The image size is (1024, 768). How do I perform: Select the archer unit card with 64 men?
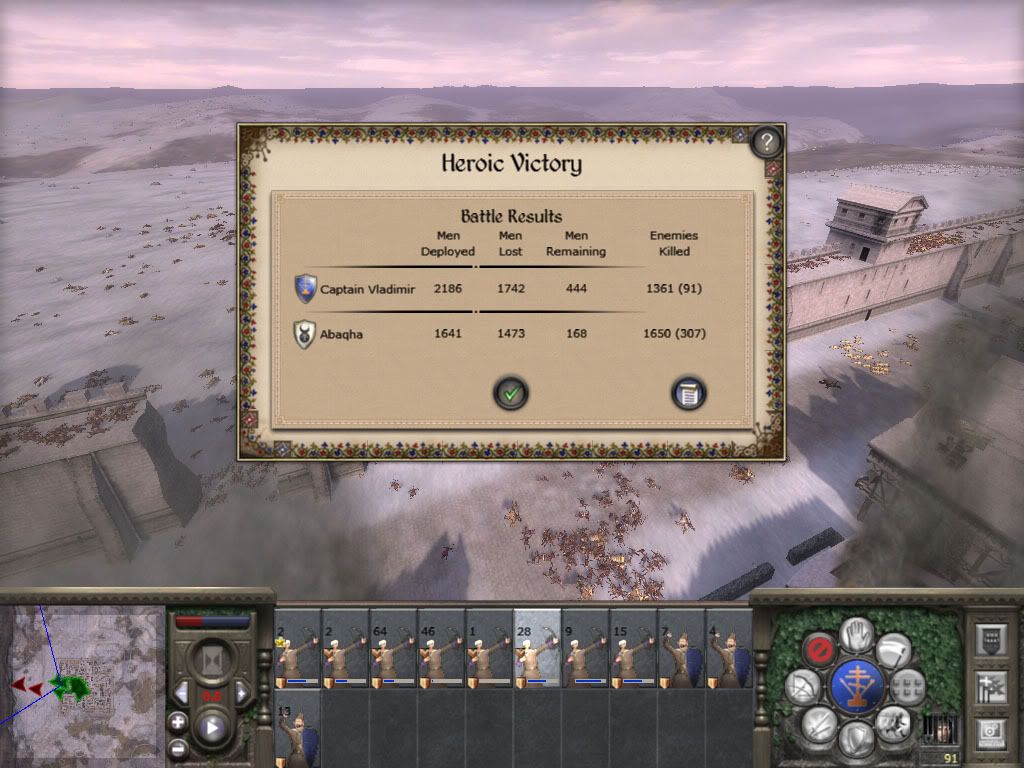tap(393, 648)
